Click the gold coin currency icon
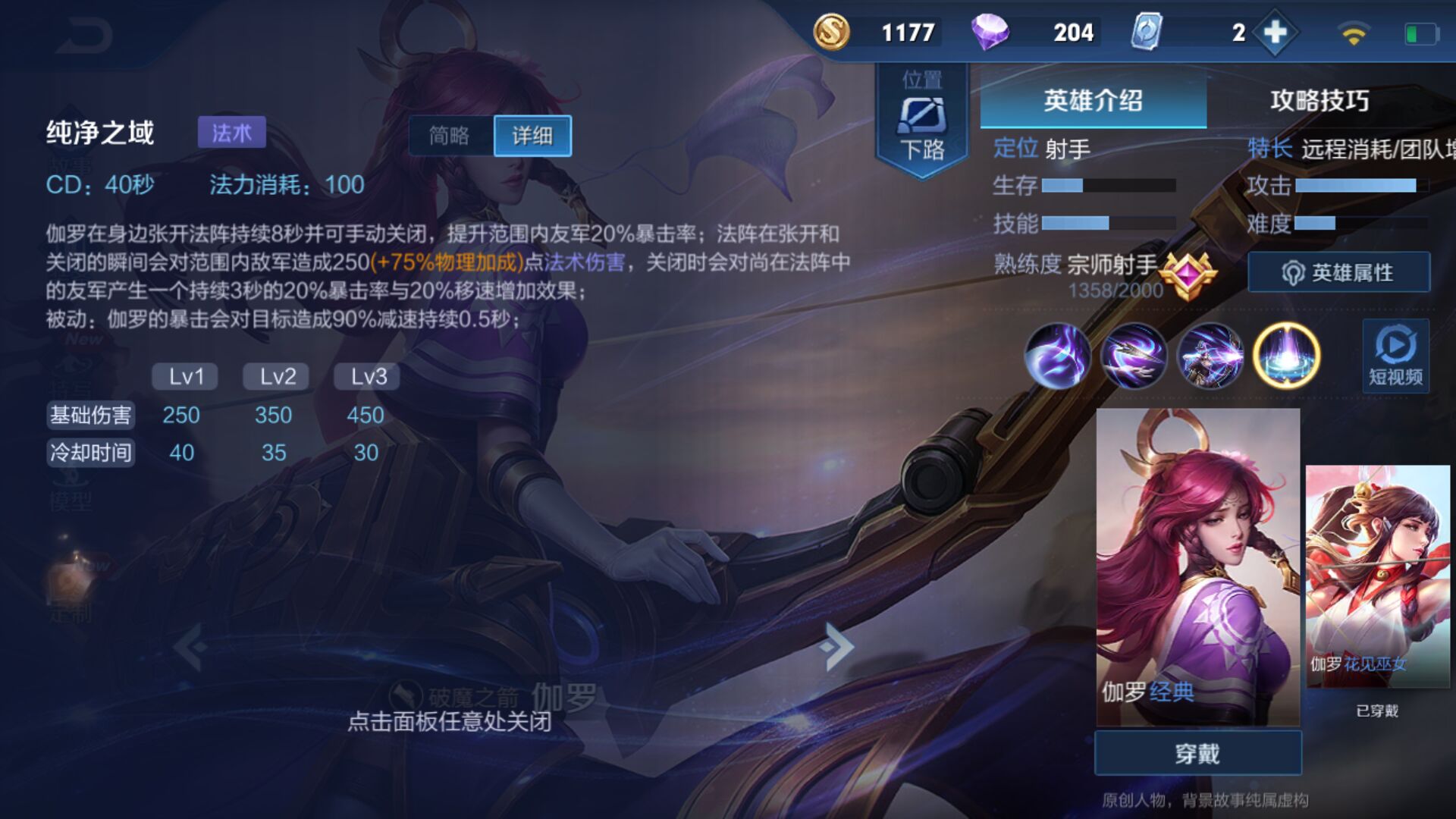 point(832,32)
